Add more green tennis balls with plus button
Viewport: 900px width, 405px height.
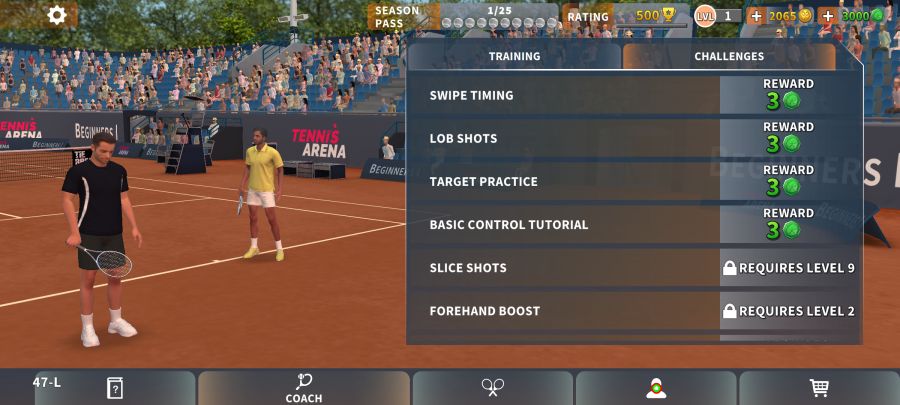[x=827, y=16]
